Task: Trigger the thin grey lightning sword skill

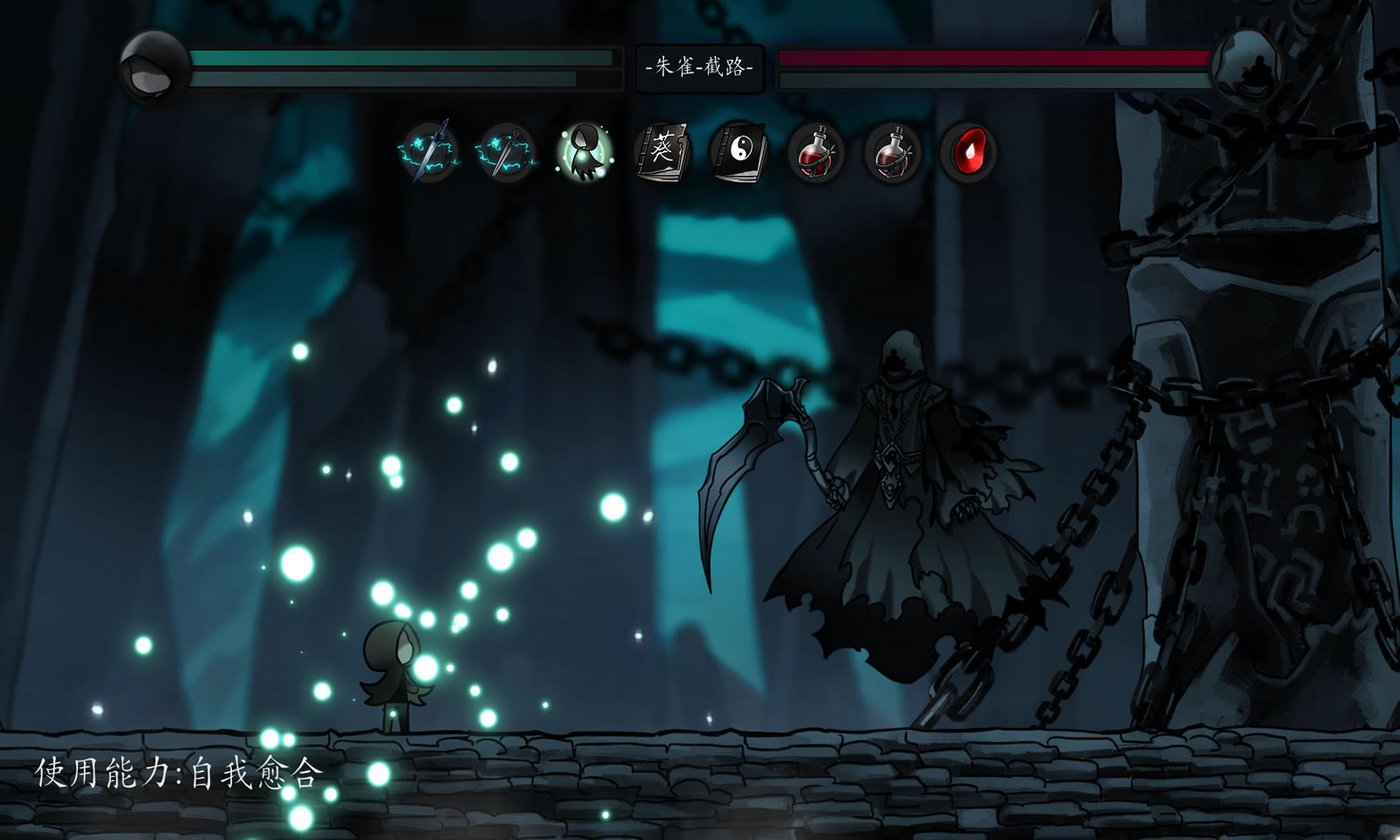Action: pos(507,152)
